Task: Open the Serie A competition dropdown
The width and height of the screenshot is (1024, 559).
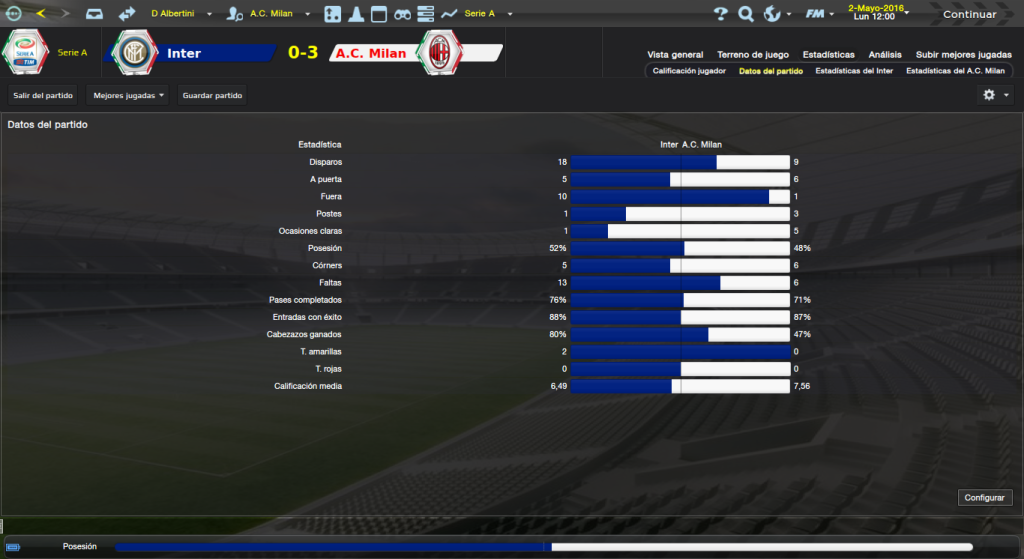Action: pos(488,14)
